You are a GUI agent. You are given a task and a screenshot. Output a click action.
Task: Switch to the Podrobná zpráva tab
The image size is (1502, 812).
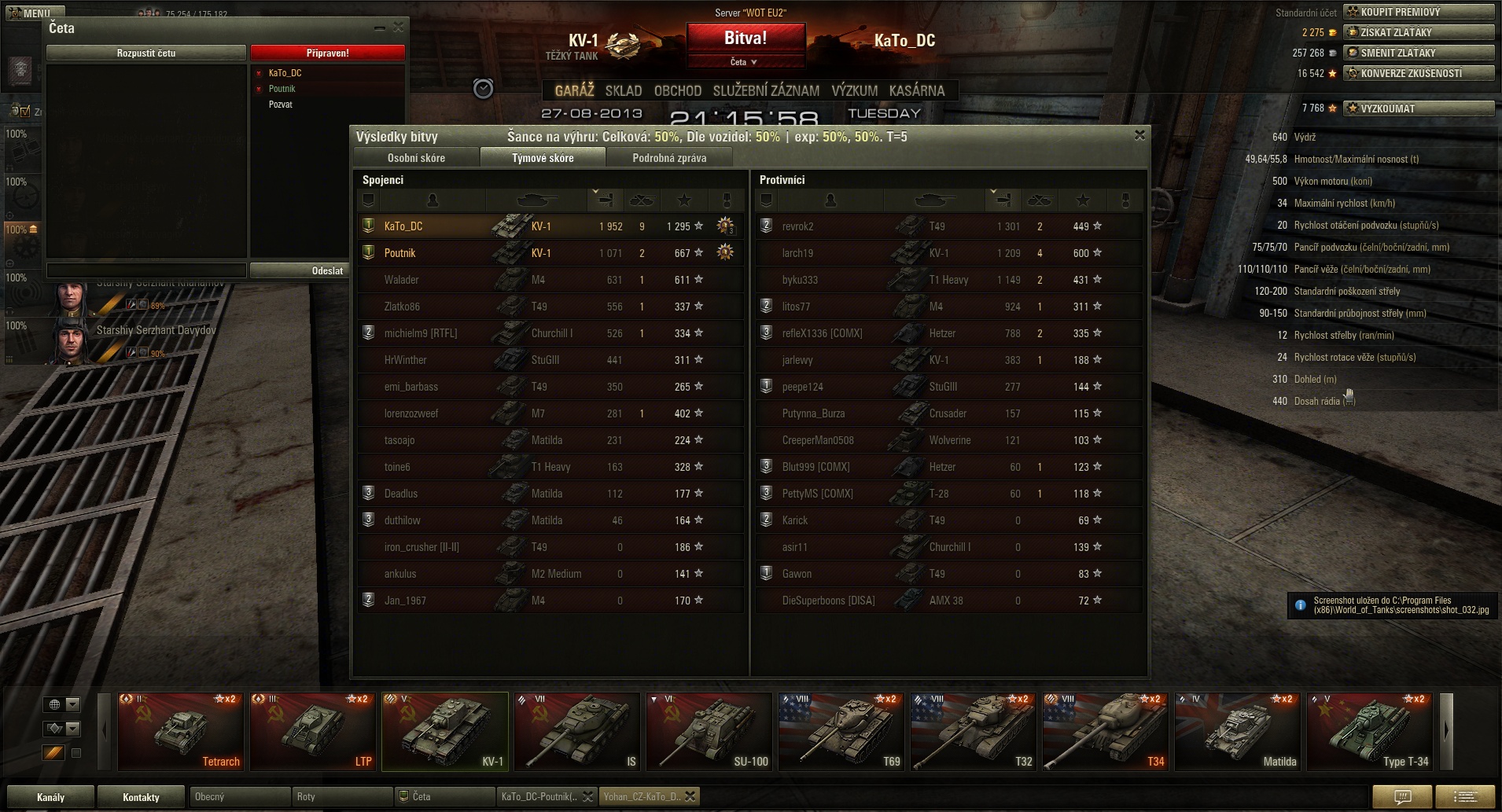(669, 158)
